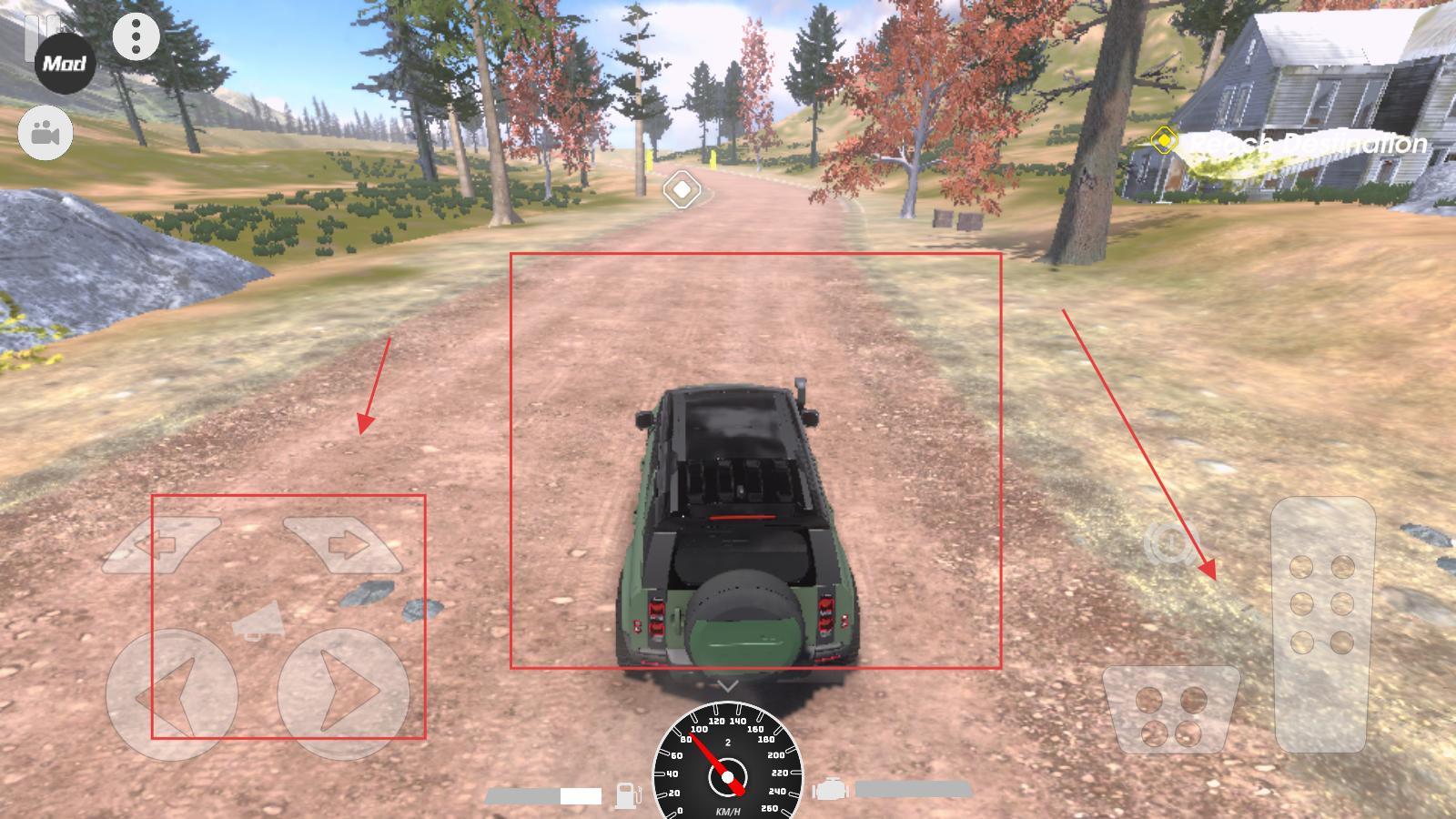Pause the game with the pause button
This screenshot has width=1456, height=819.
pyautogui.click(x=35, y=25)
